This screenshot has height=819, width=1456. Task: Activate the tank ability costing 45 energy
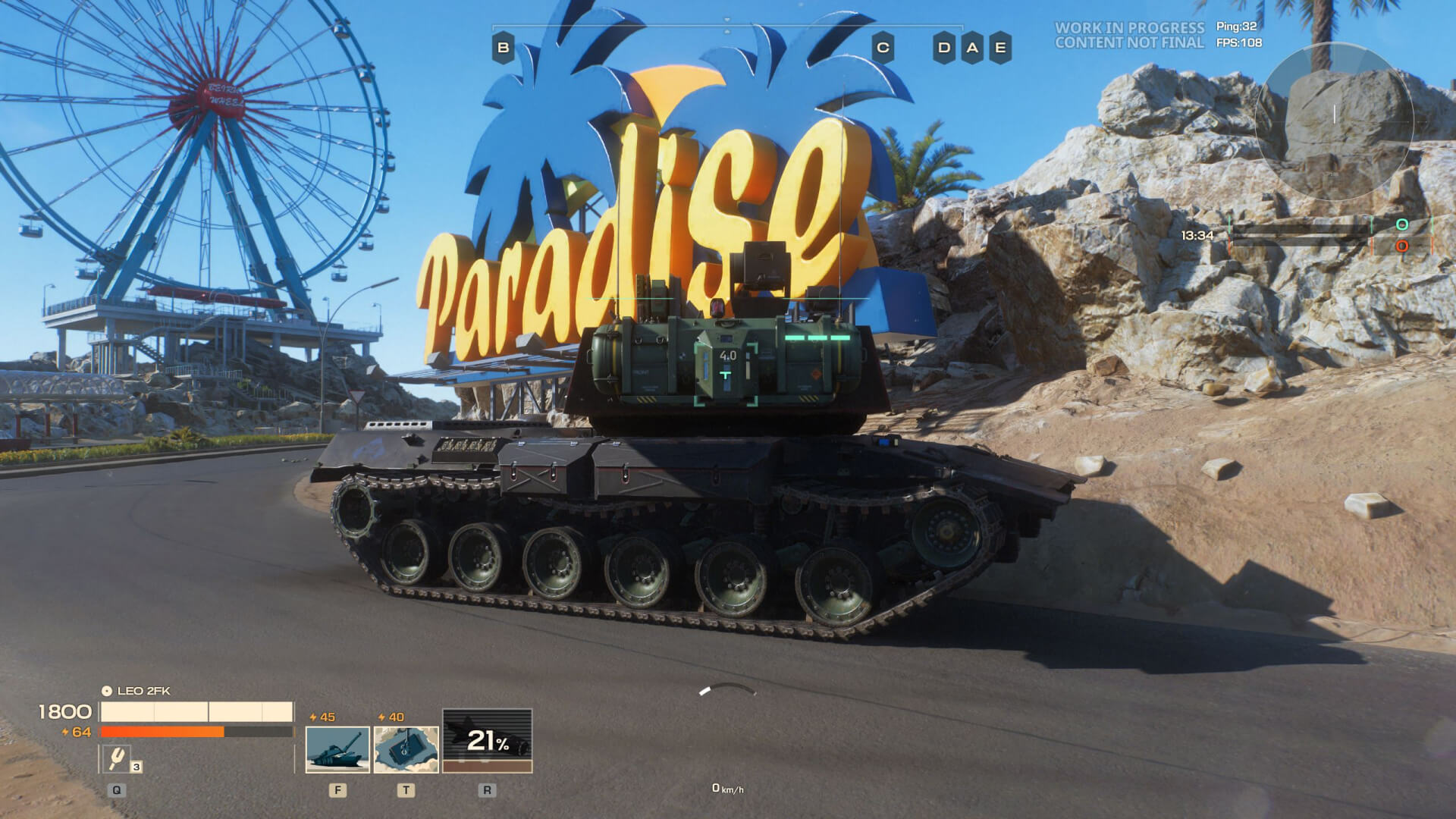click(x=337, y=750)
